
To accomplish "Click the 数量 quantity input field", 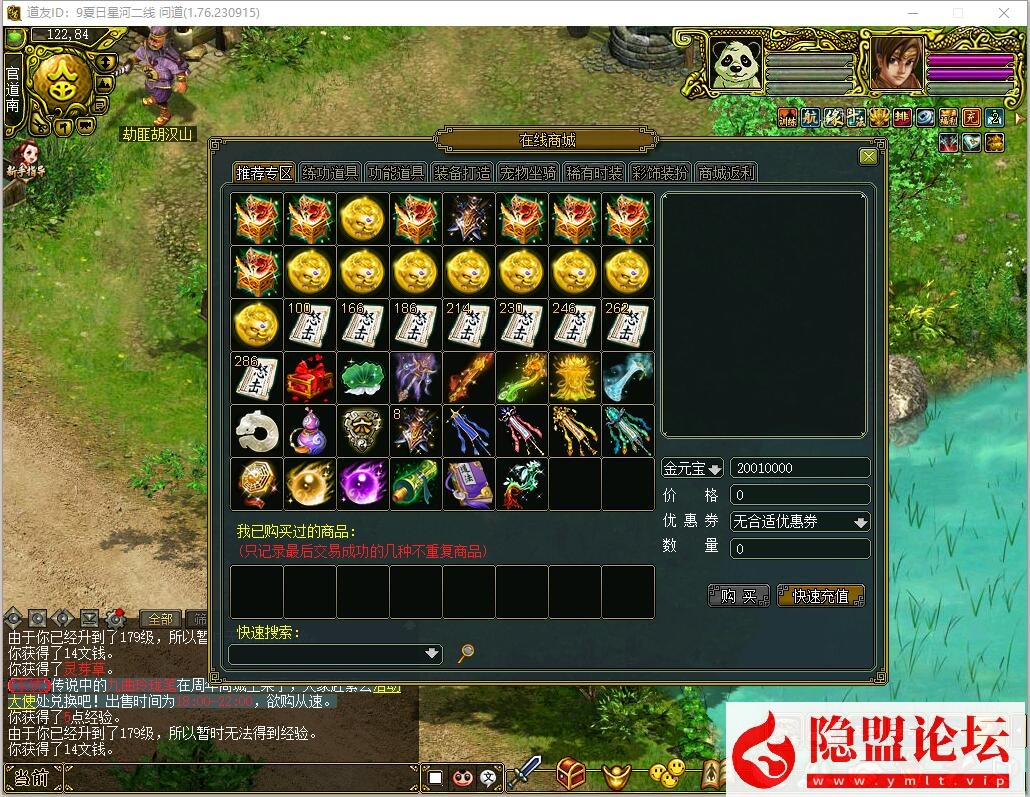I will 800,548.
